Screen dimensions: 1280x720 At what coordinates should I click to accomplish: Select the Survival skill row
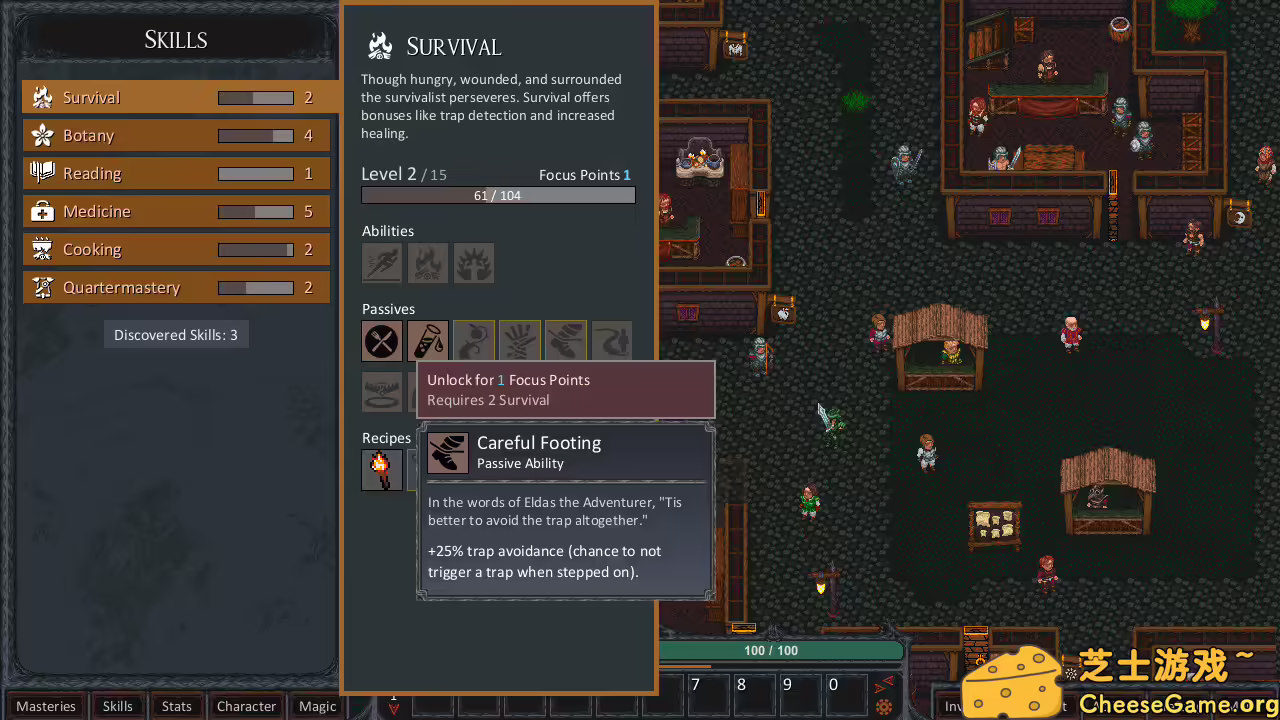coord(175,97)
